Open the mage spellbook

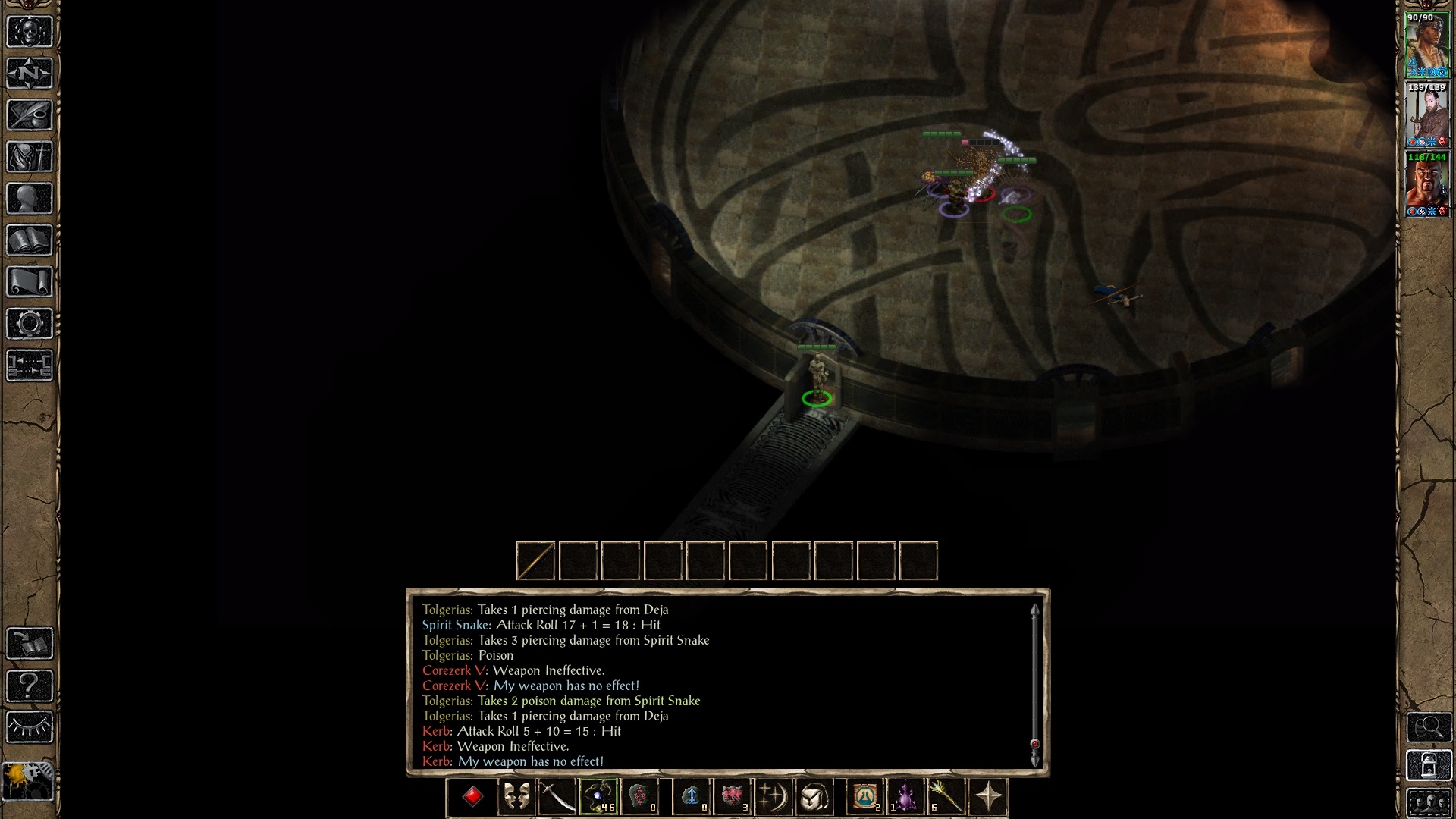(30, 240)
